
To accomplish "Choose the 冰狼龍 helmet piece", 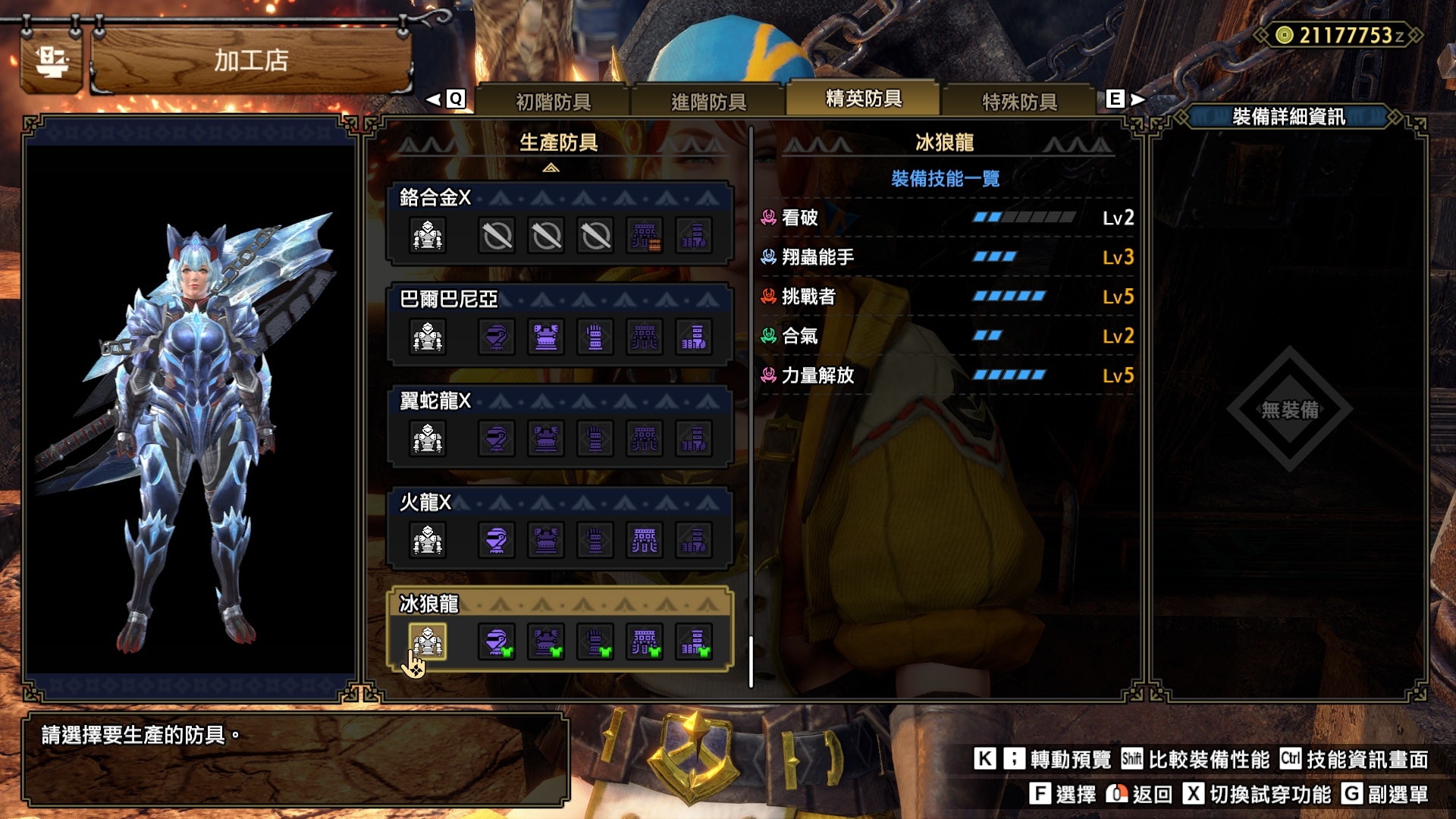I will tap(497, 642).
